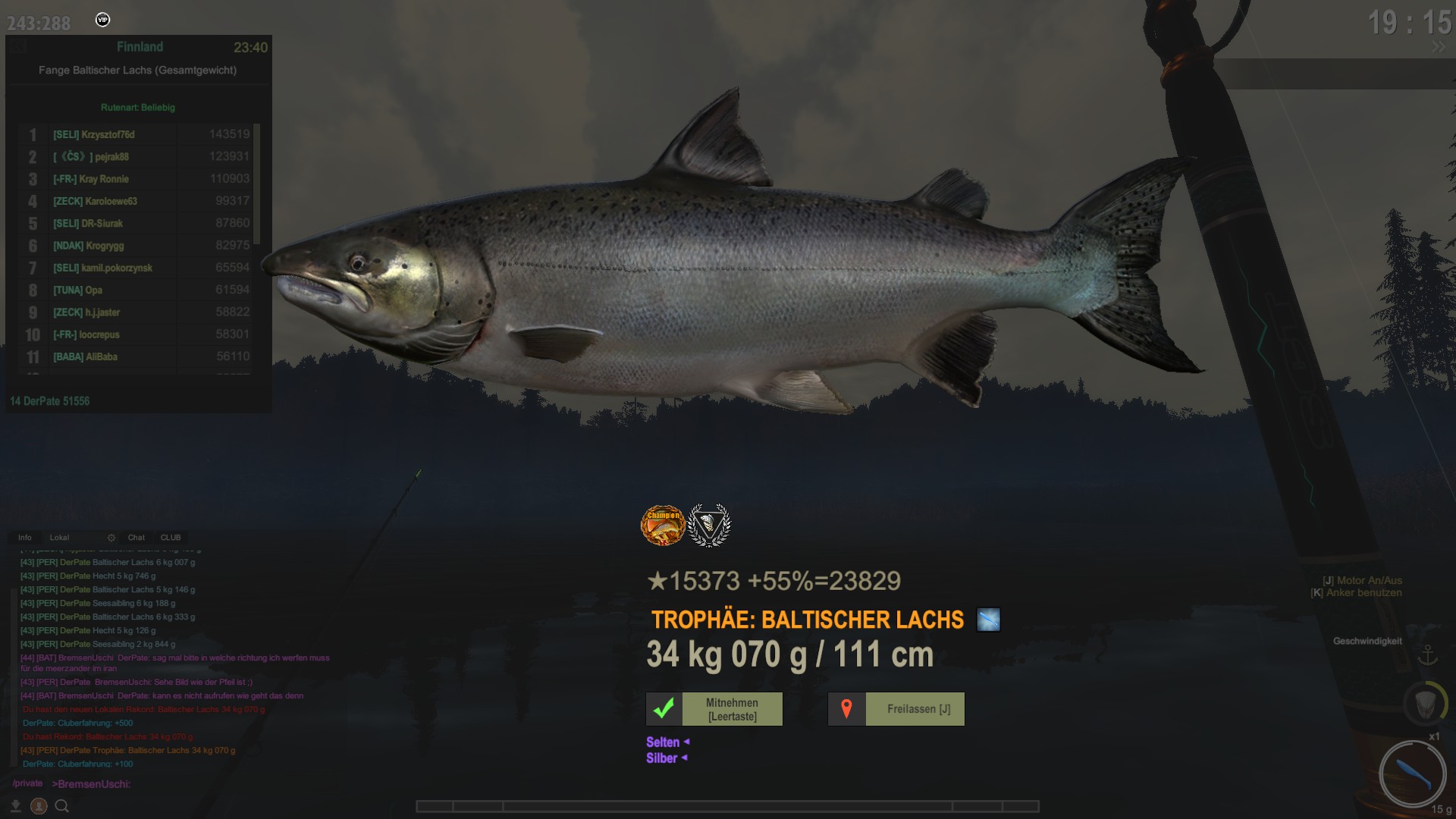Open the Lokal chat tab
Viewport: 1456px width, 819px height.
59,538
